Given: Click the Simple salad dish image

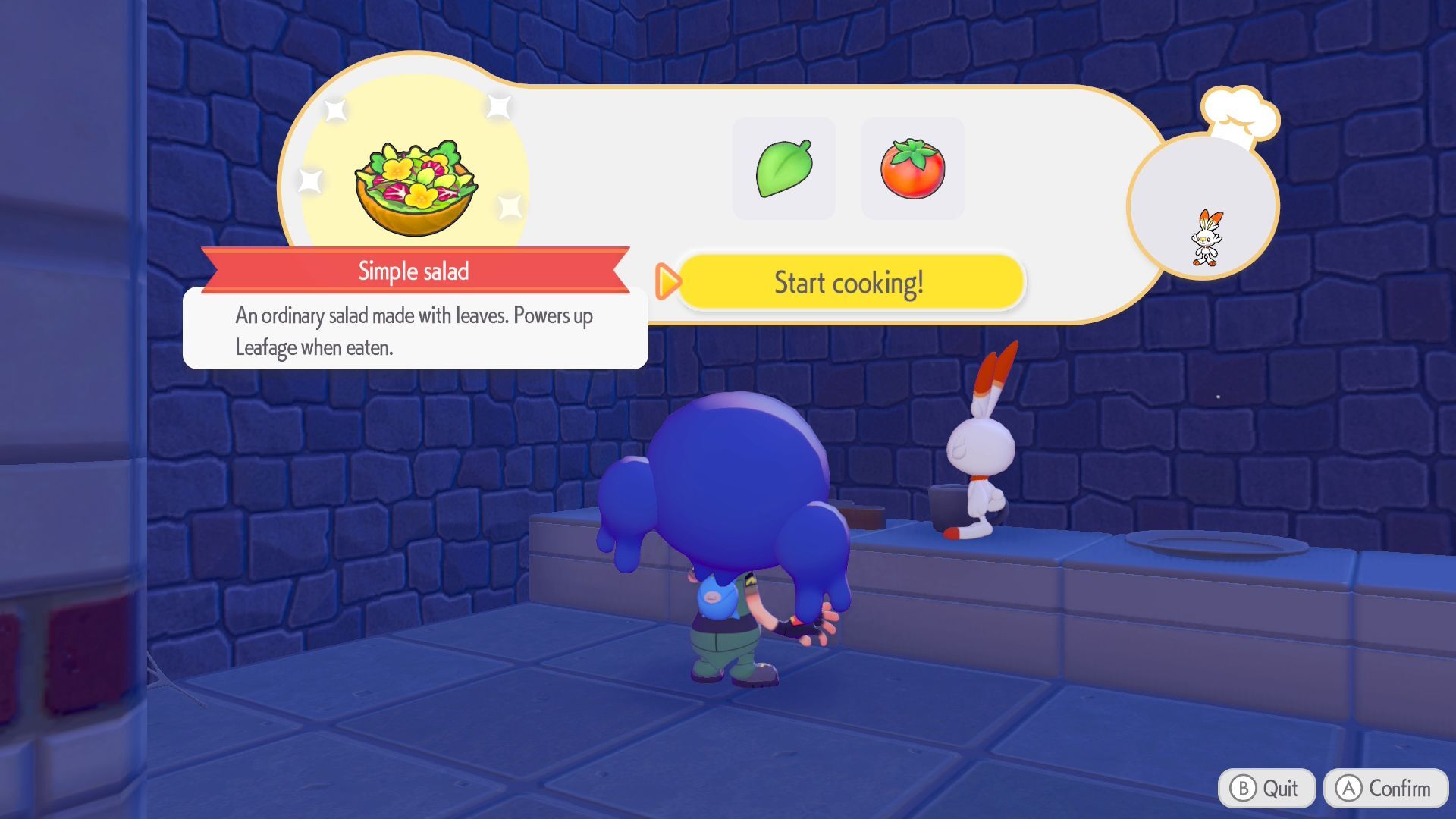Looking at the screenshot, I should 415,187.
